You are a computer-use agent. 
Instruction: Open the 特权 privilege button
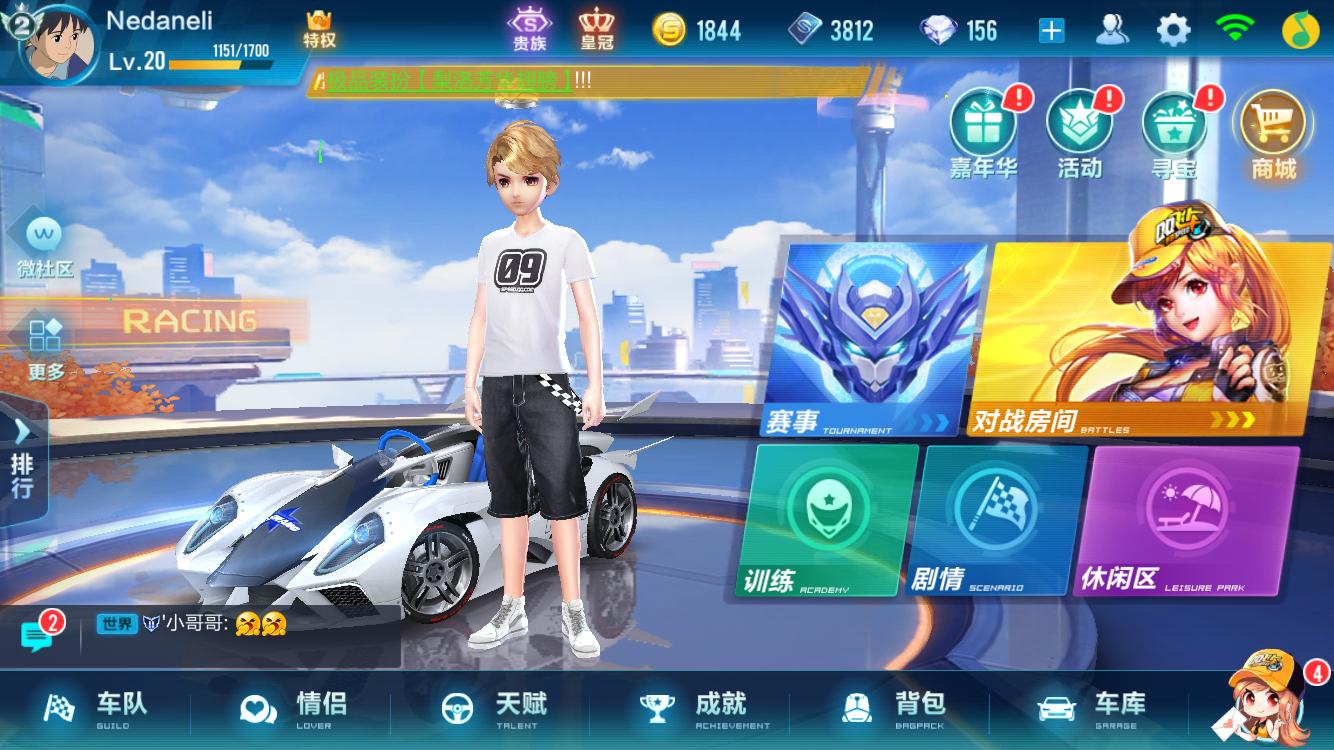[320, 30]
